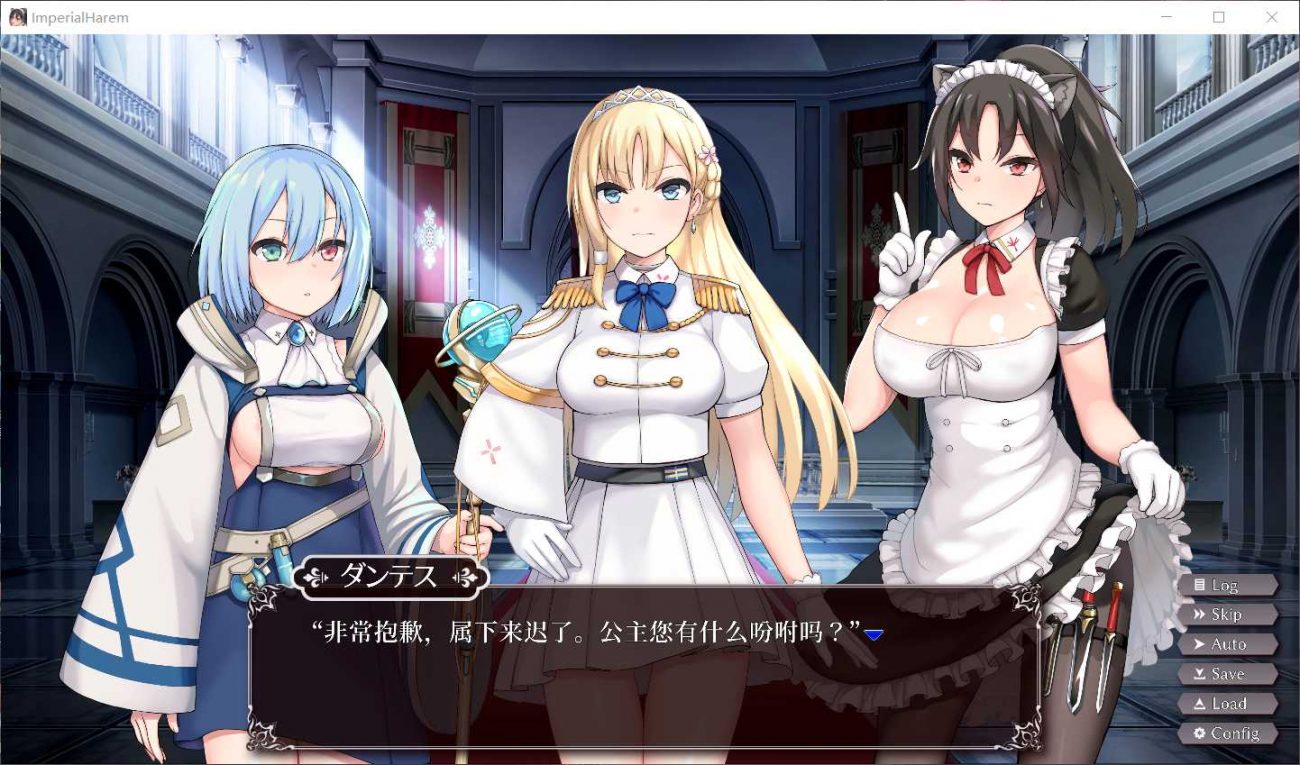1300x765 pixels.
Task: Save your progress using the Save button
Action: coord(1230,674)
